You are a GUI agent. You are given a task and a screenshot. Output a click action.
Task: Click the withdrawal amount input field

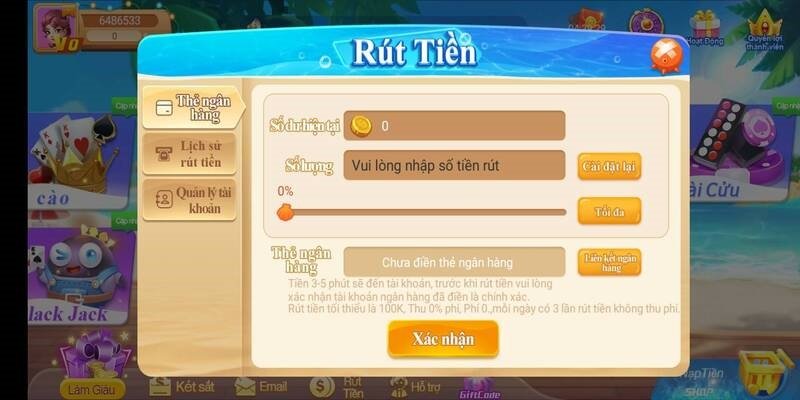pyautogui.click(x=454, y=165)
